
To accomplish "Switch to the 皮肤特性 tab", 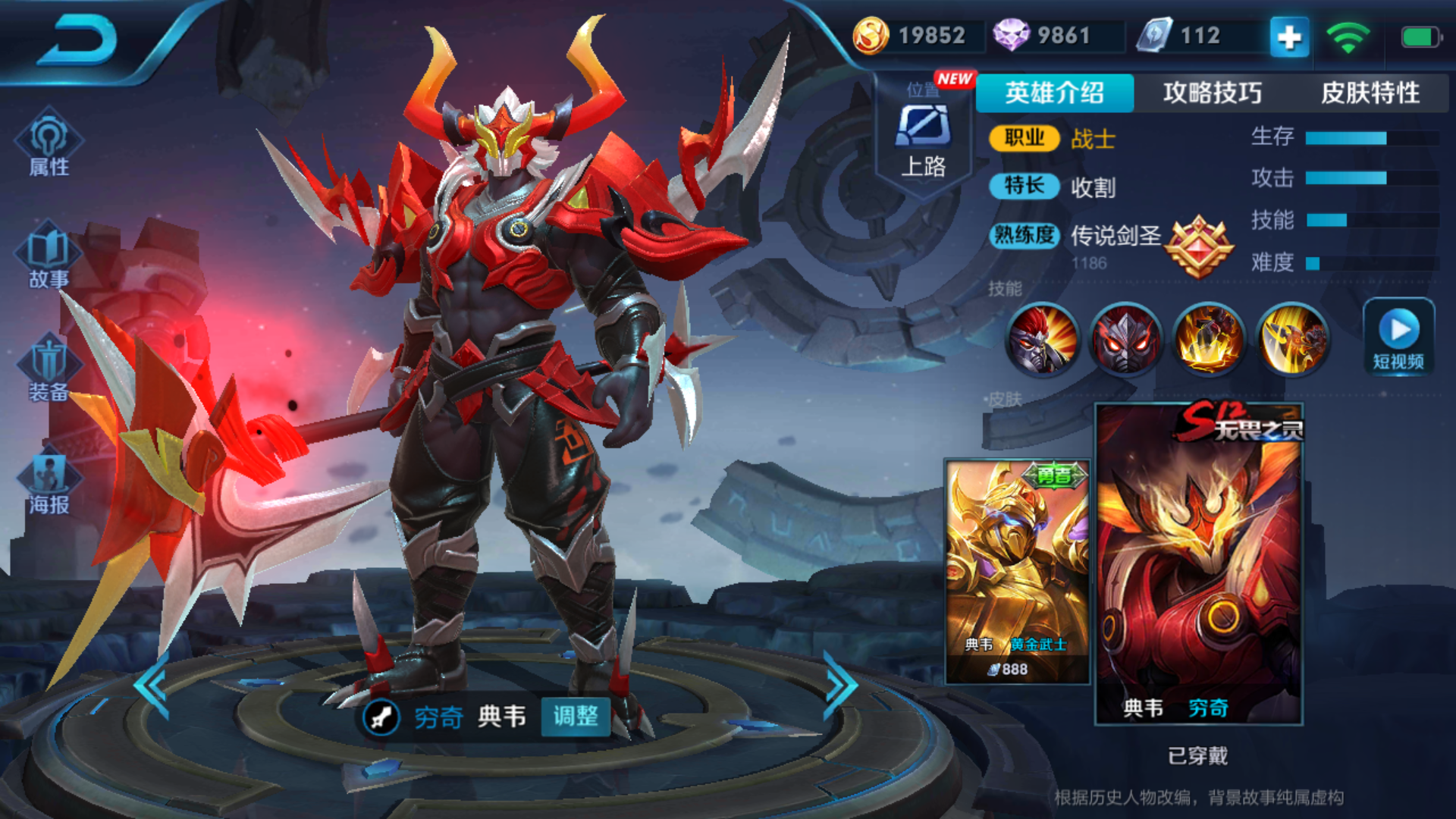I will coord(1370,93).
